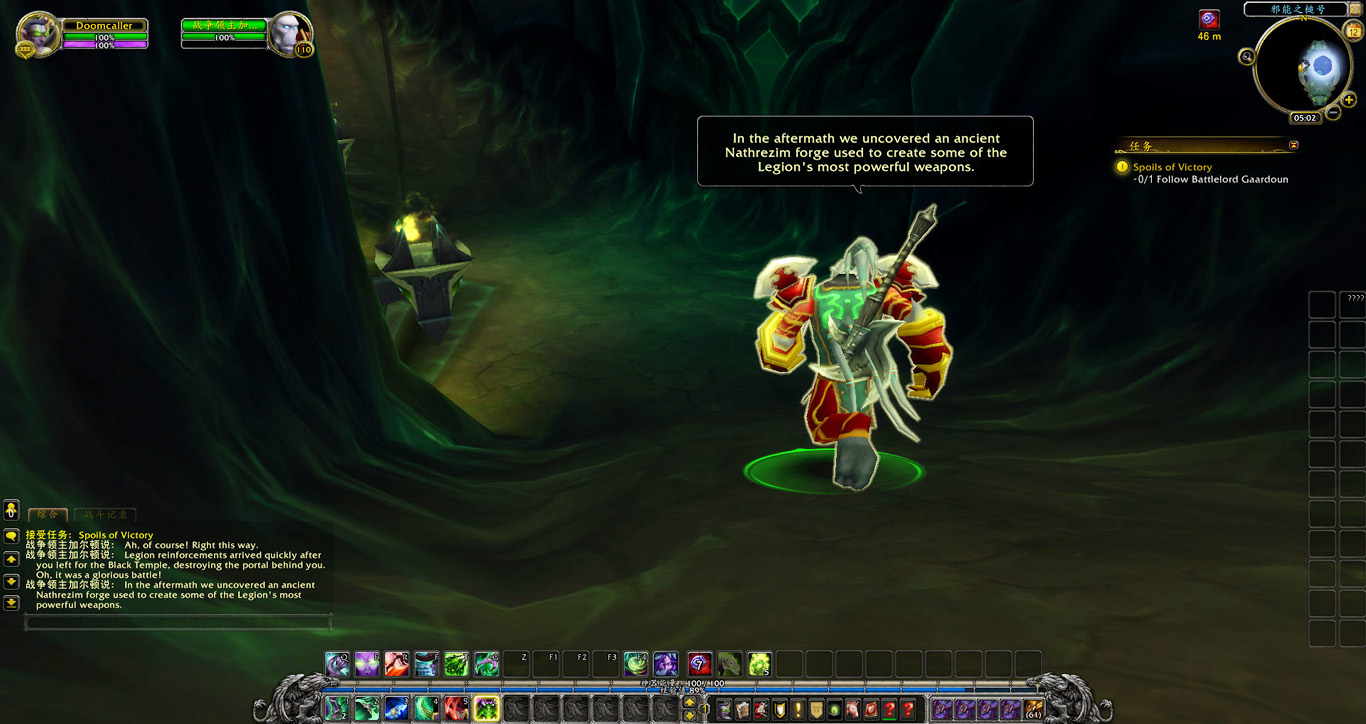1366x724 pixels.
Task: Open the world map button beside zone name
Action: click(1355, 9)
